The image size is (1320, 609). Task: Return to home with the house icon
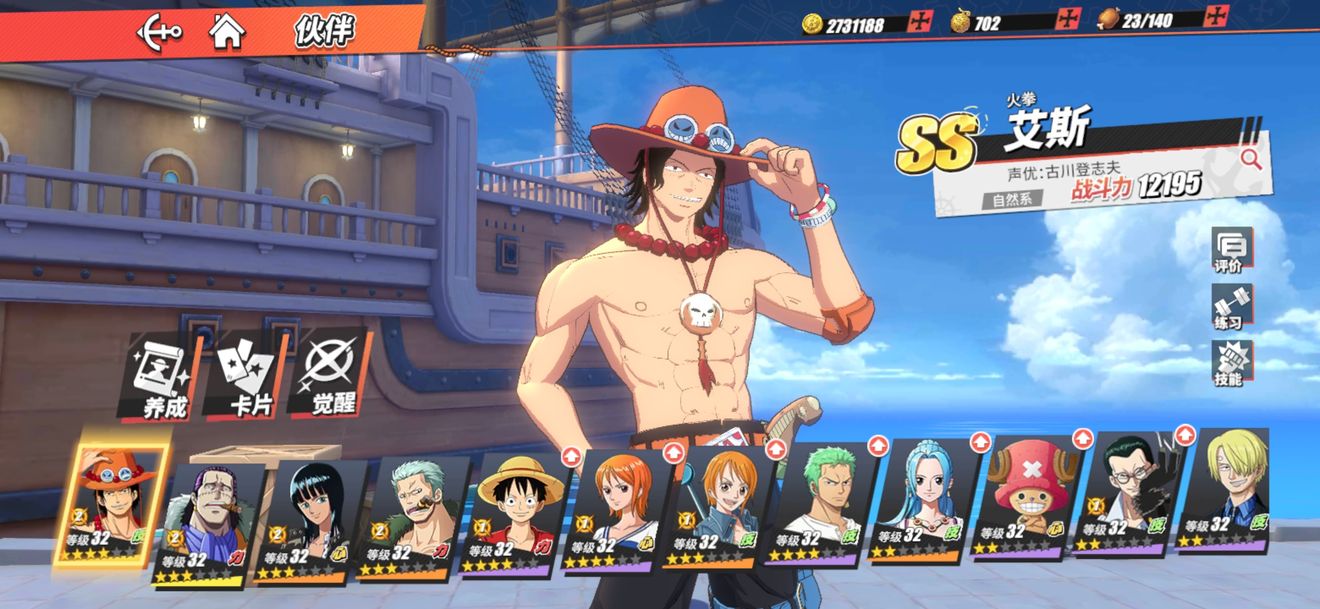[x=227, y=31]
